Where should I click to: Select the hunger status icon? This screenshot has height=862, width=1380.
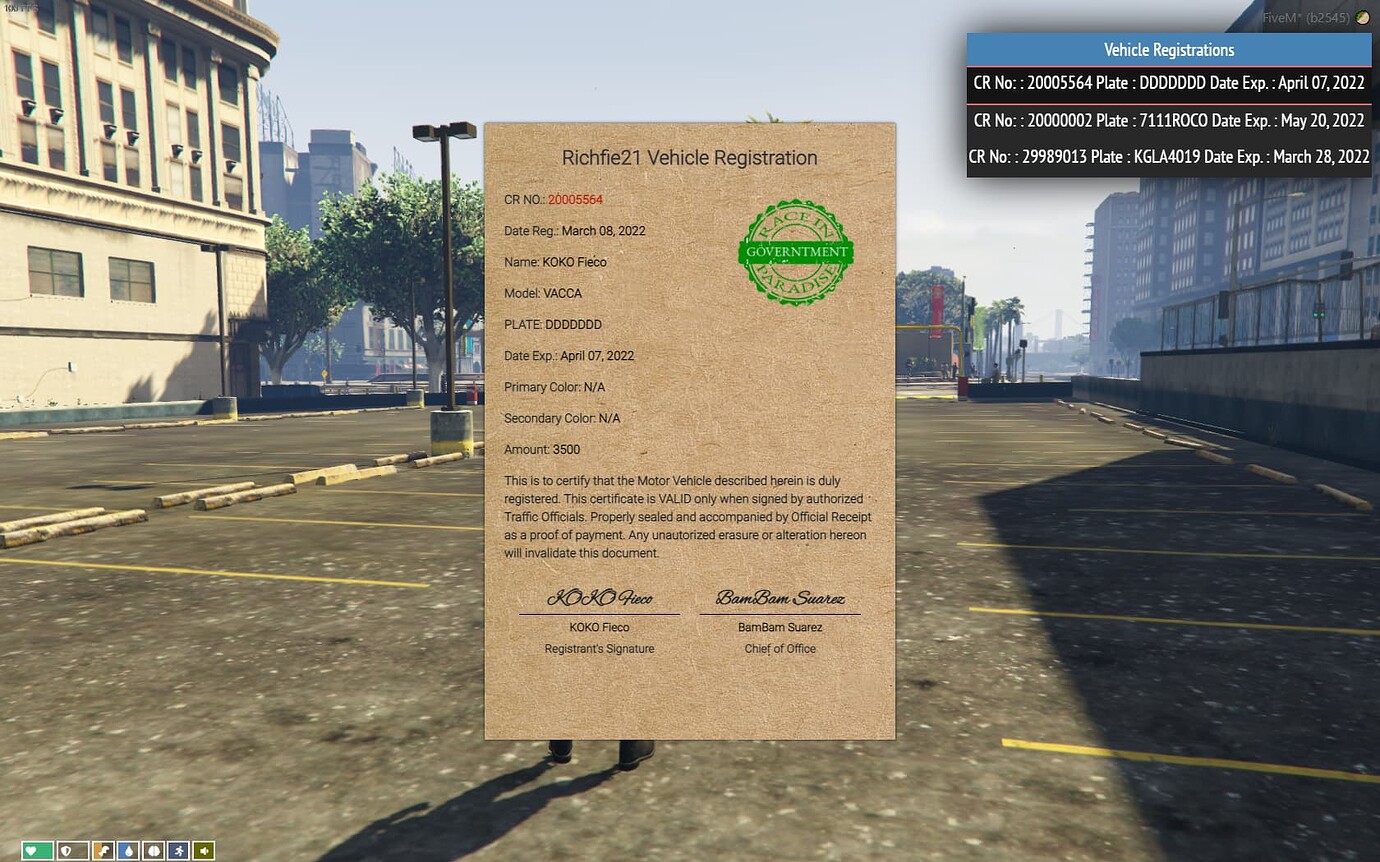(x=103, y=850)
